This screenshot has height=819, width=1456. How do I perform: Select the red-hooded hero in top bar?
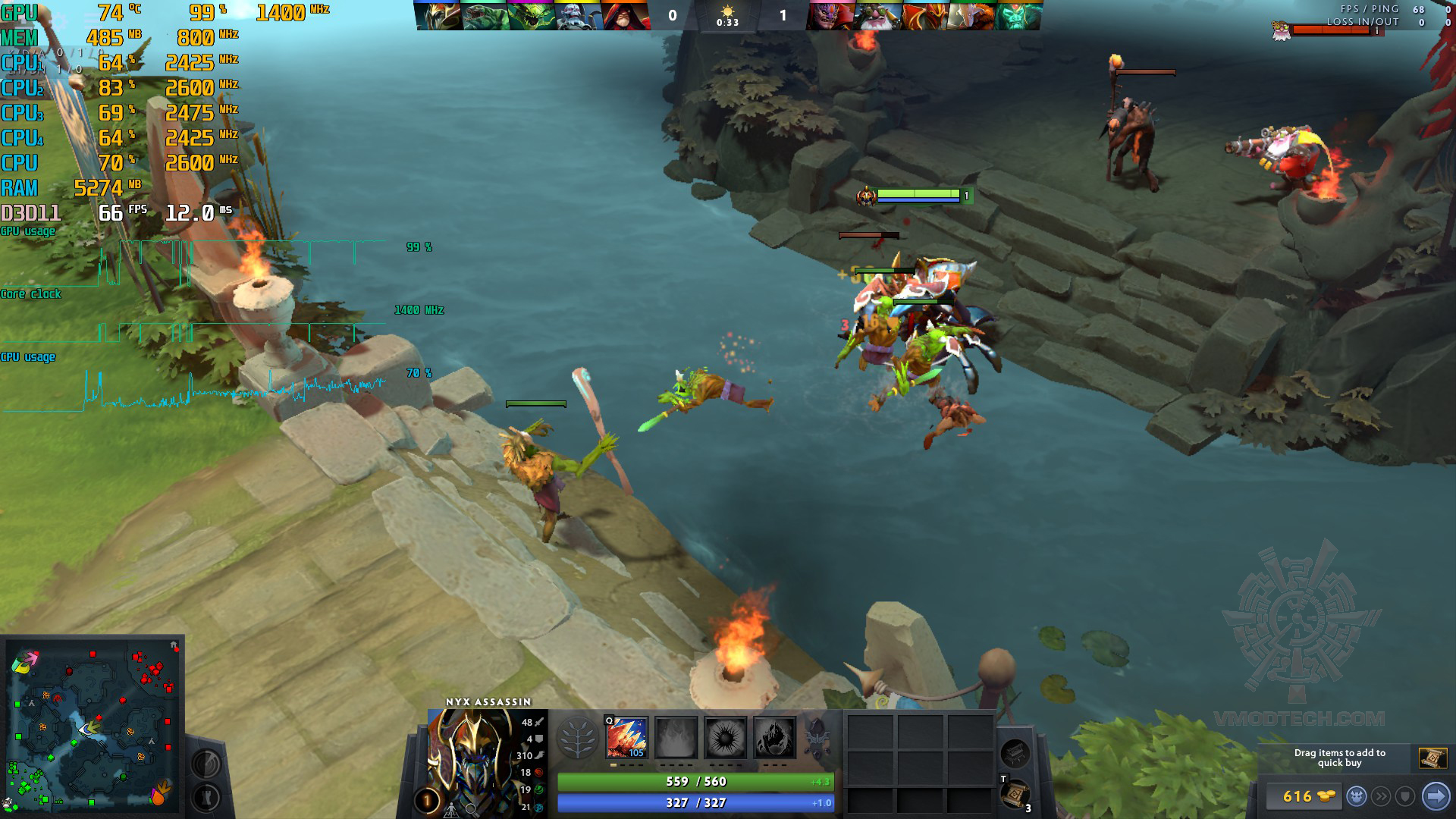(x=627, y=15)
